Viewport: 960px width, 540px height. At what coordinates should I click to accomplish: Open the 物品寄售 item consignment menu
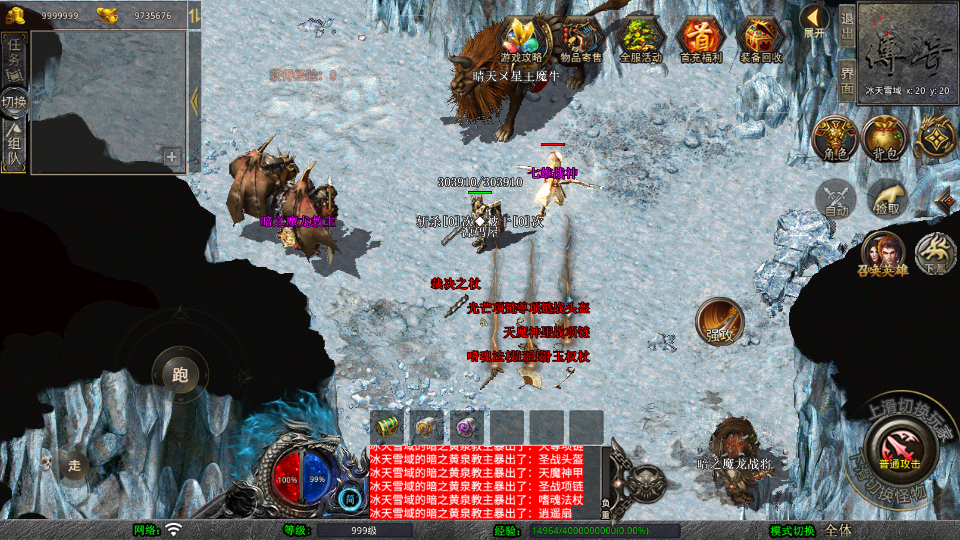coord(581,39)
